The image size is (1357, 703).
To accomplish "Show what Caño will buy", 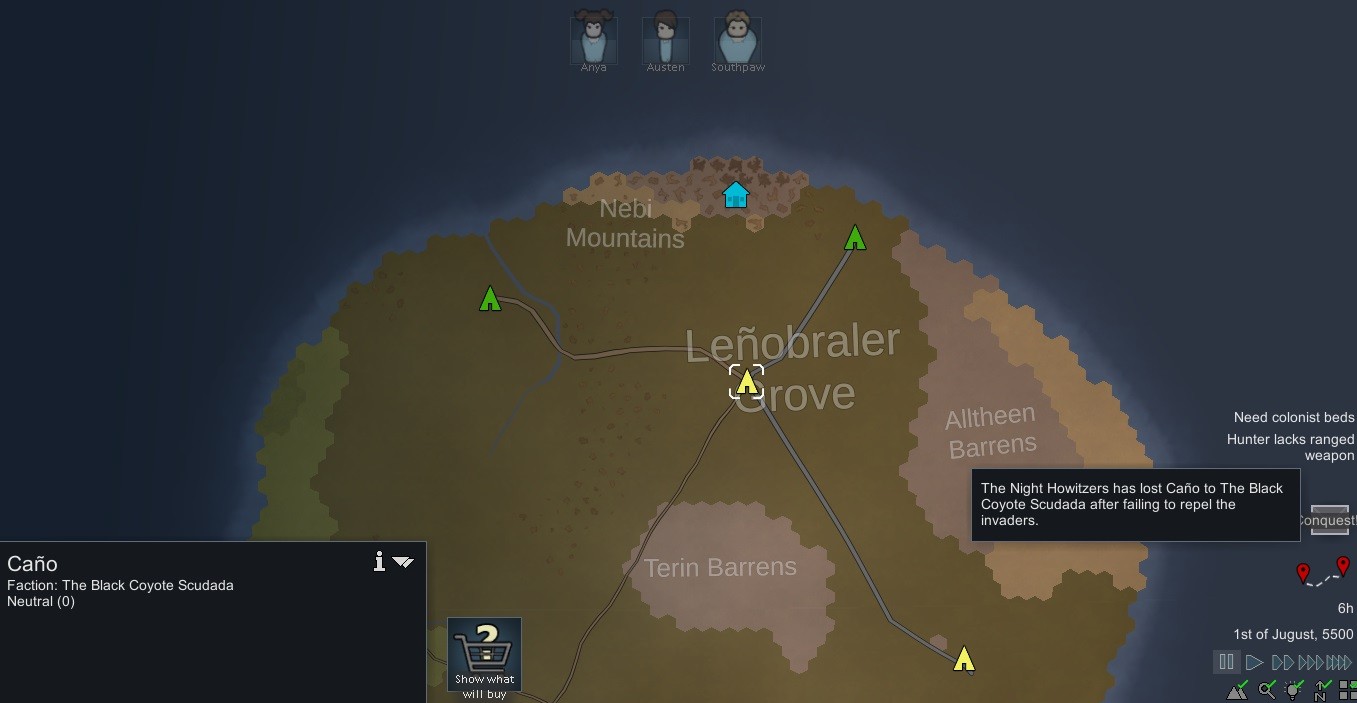I will [x=484, y=656].
